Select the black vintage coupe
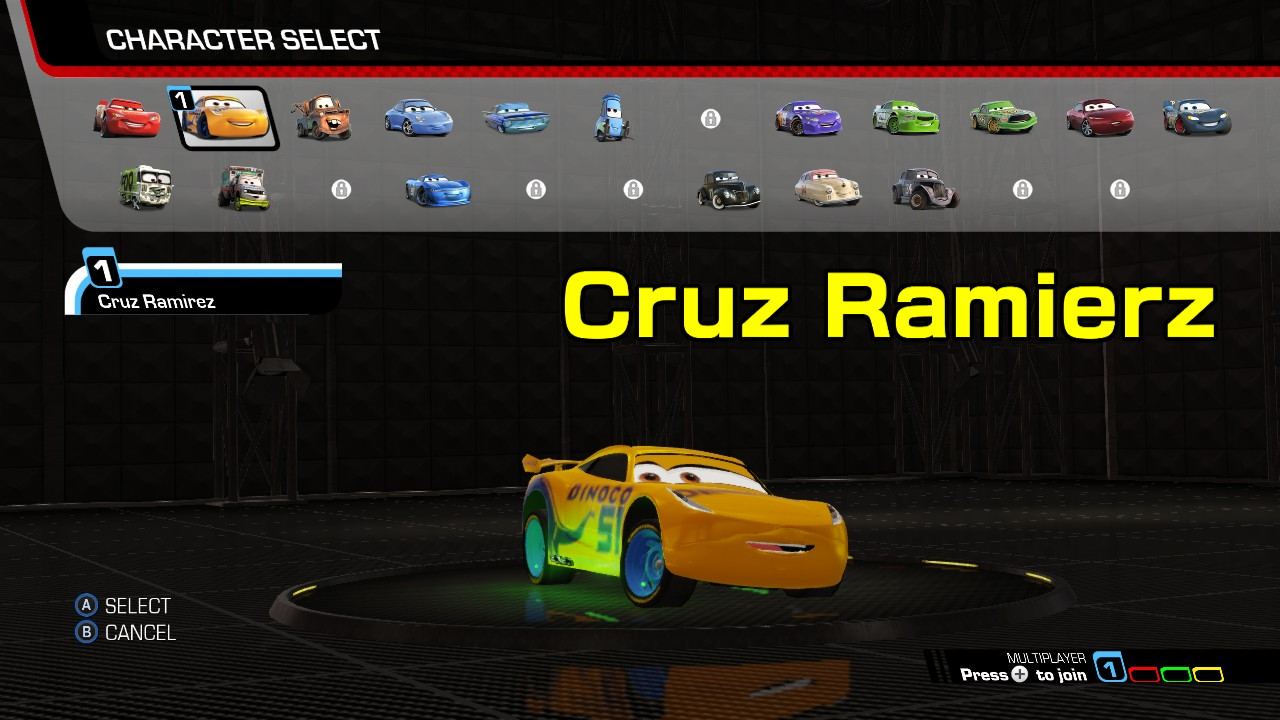The height and width of the screenshot is (720, 1280). 728,189
